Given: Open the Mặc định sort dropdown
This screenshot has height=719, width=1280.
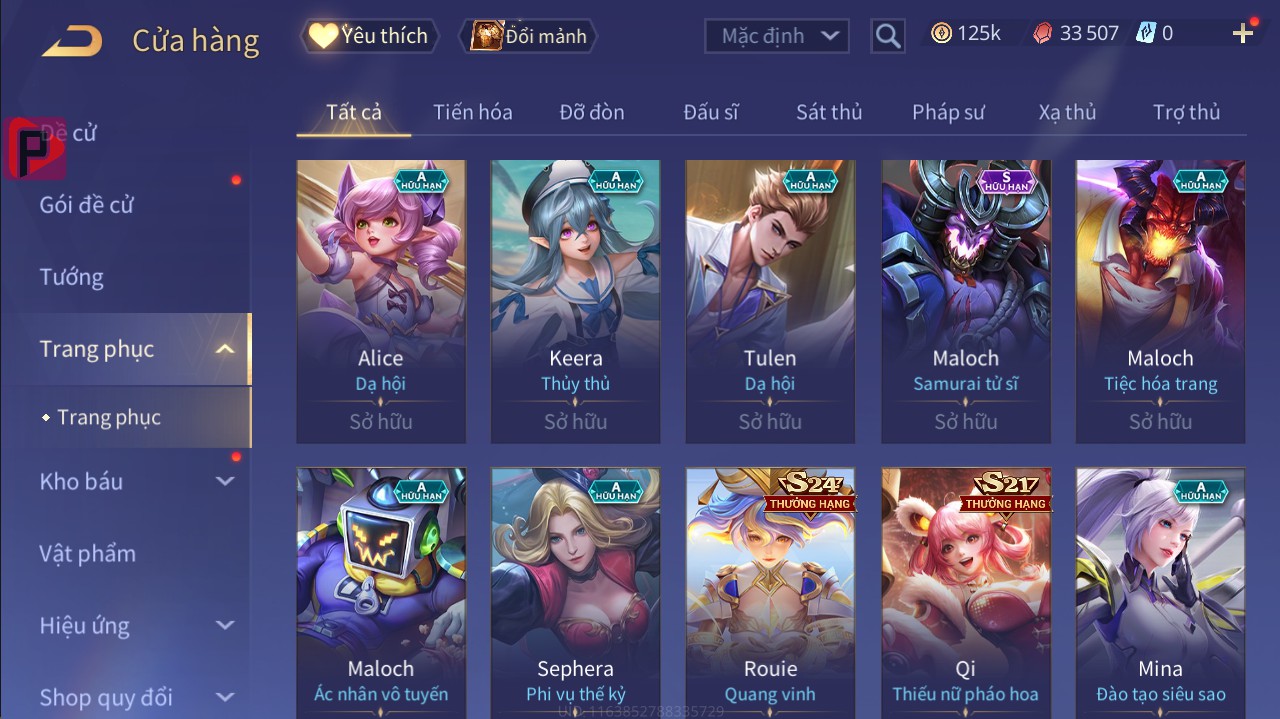Looking at the screenshot, I should (777, 36).
